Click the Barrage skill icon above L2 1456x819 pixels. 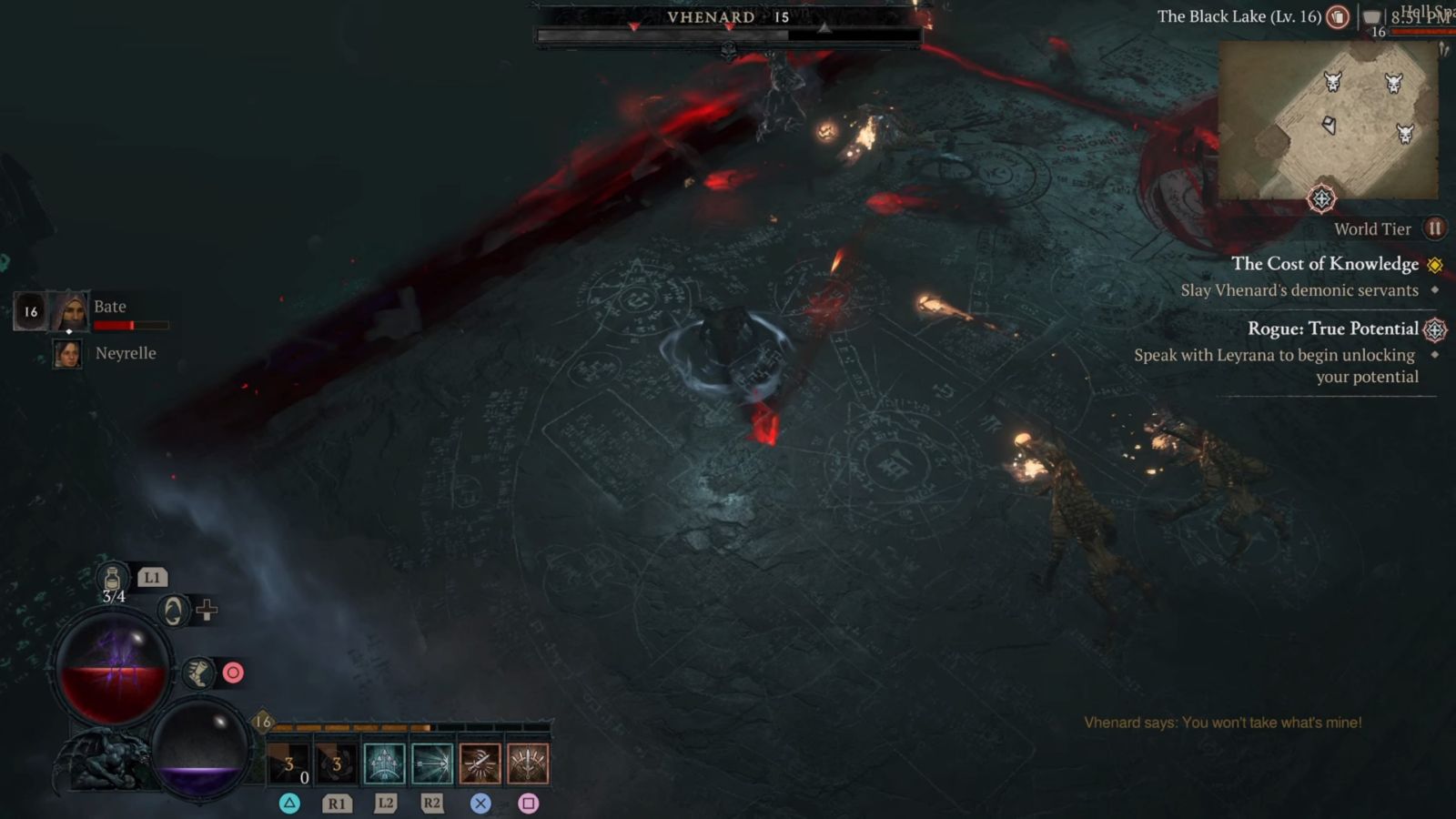pyautogui.click(x=384, y=763)
